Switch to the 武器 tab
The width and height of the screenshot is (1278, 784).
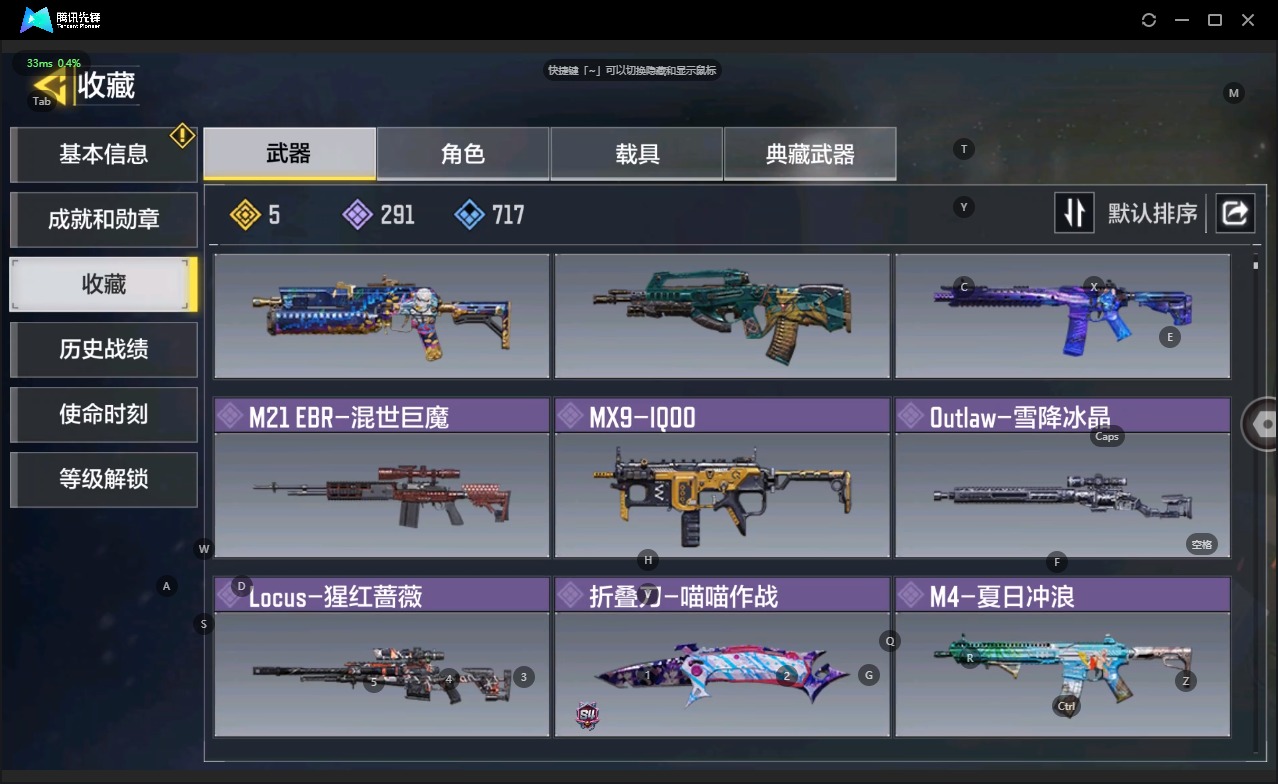289,153
